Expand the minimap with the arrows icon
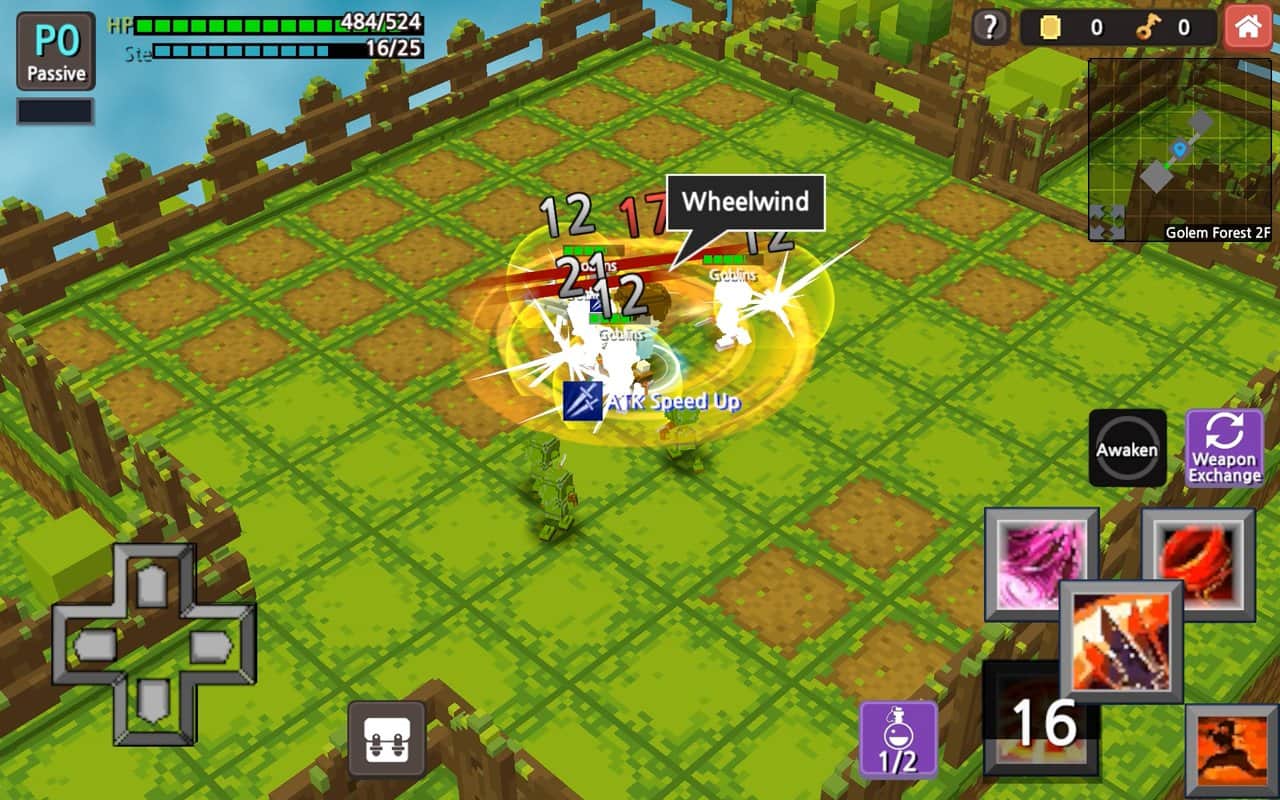Viewport: 1280px width, 800px height. (1107, 222)
